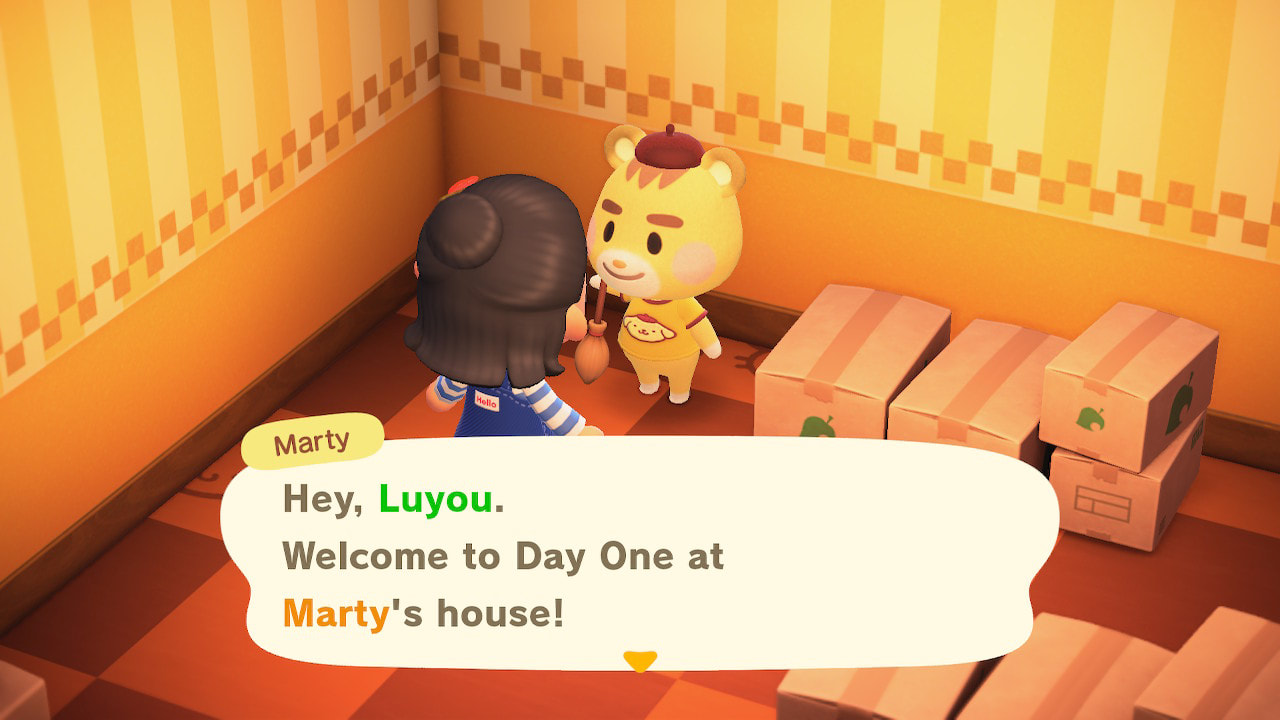Advance dialogue with the yellow continue arrow
The image size is (1280, 720).
coord(640,661)
